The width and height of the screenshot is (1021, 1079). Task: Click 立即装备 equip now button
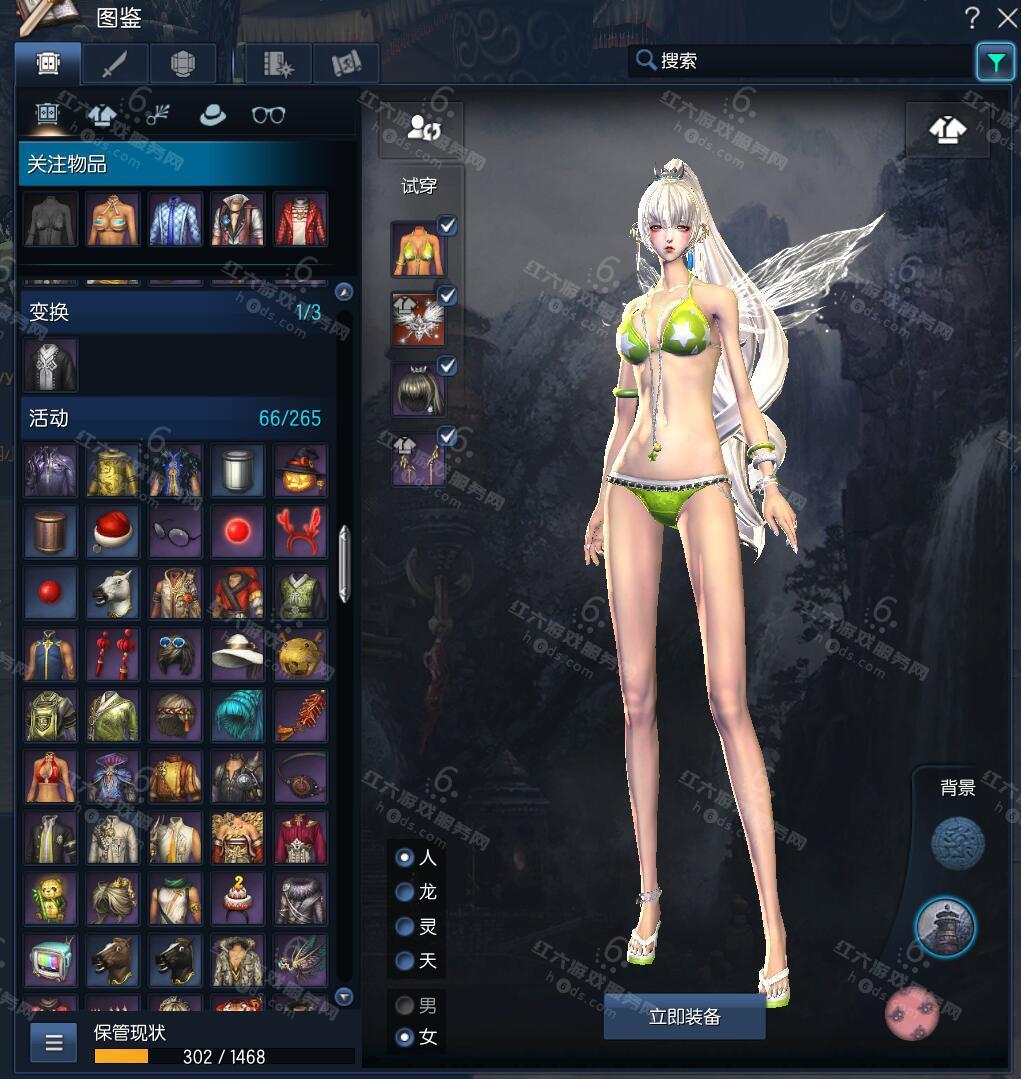[x=684, y=1017]
